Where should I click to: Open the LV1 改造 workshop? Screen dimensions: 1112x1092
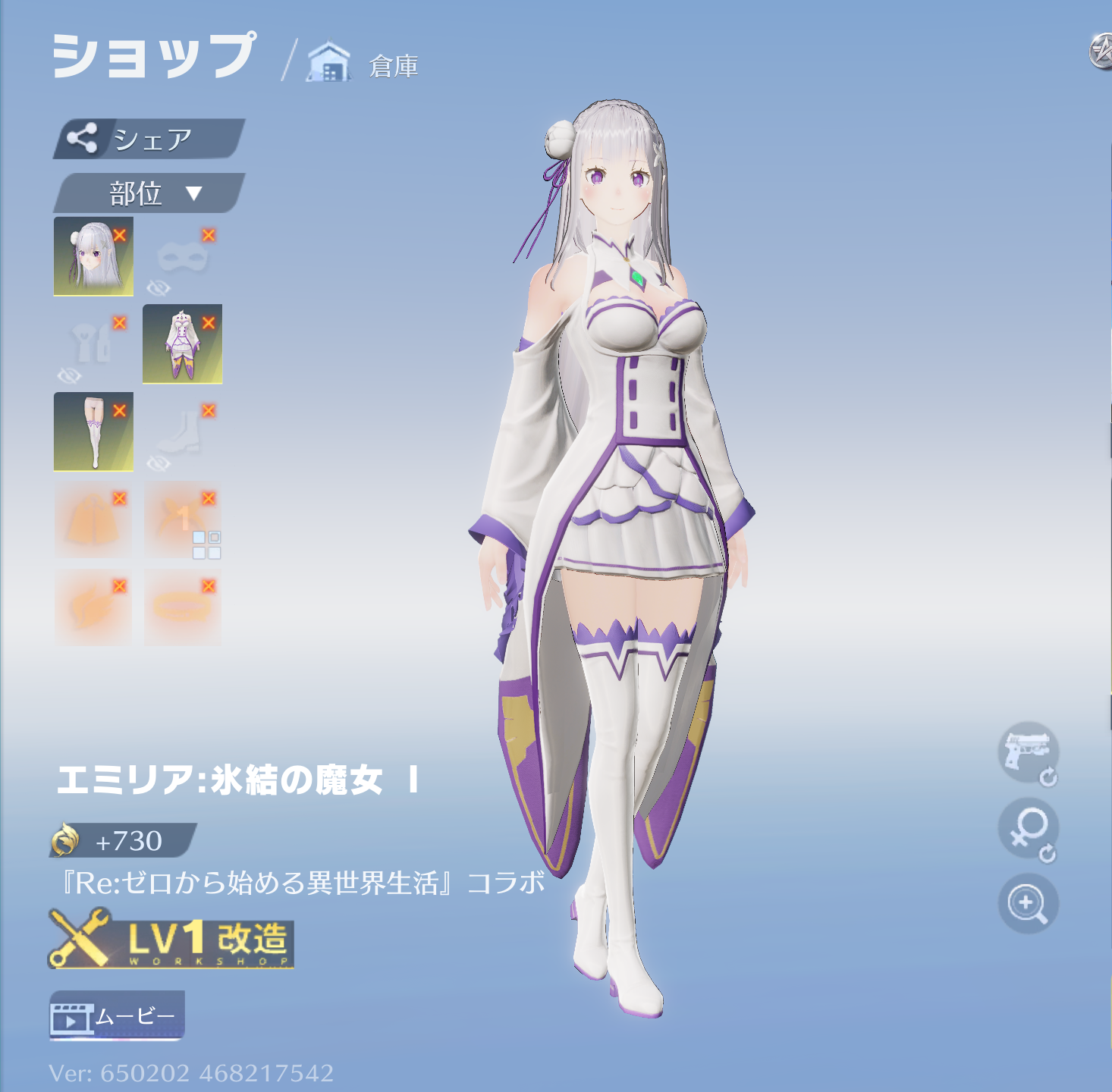(x=171, y=942)
